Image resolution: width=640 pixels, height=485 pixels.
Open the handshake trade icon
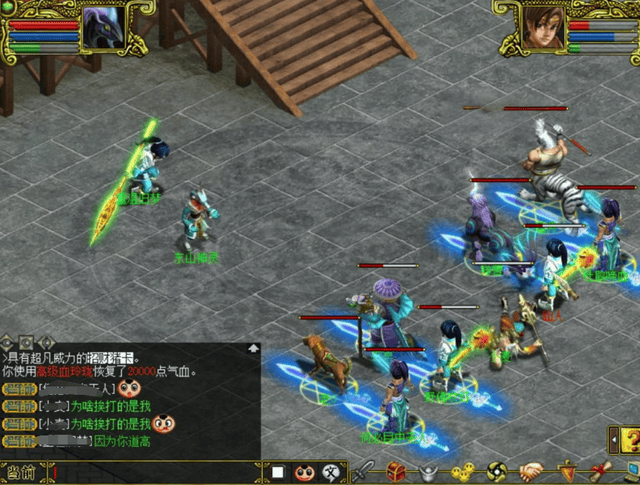531,471
